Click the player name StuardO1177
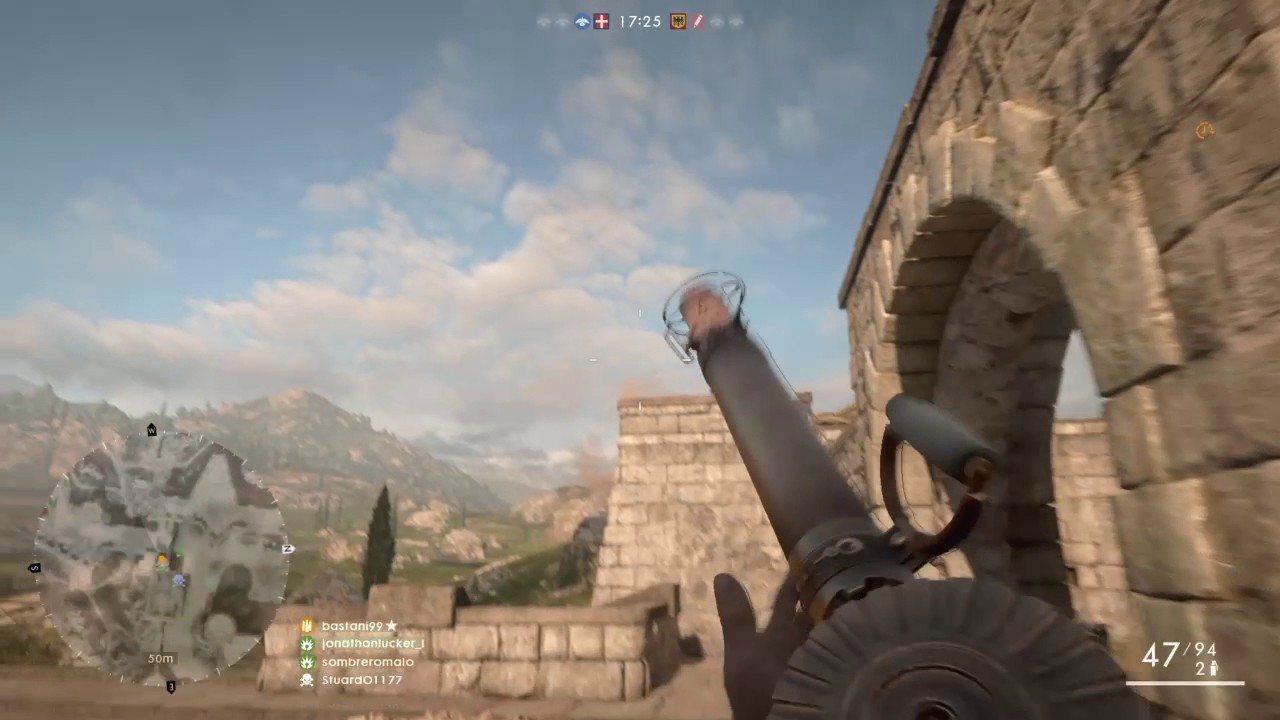 pos(362,680)
